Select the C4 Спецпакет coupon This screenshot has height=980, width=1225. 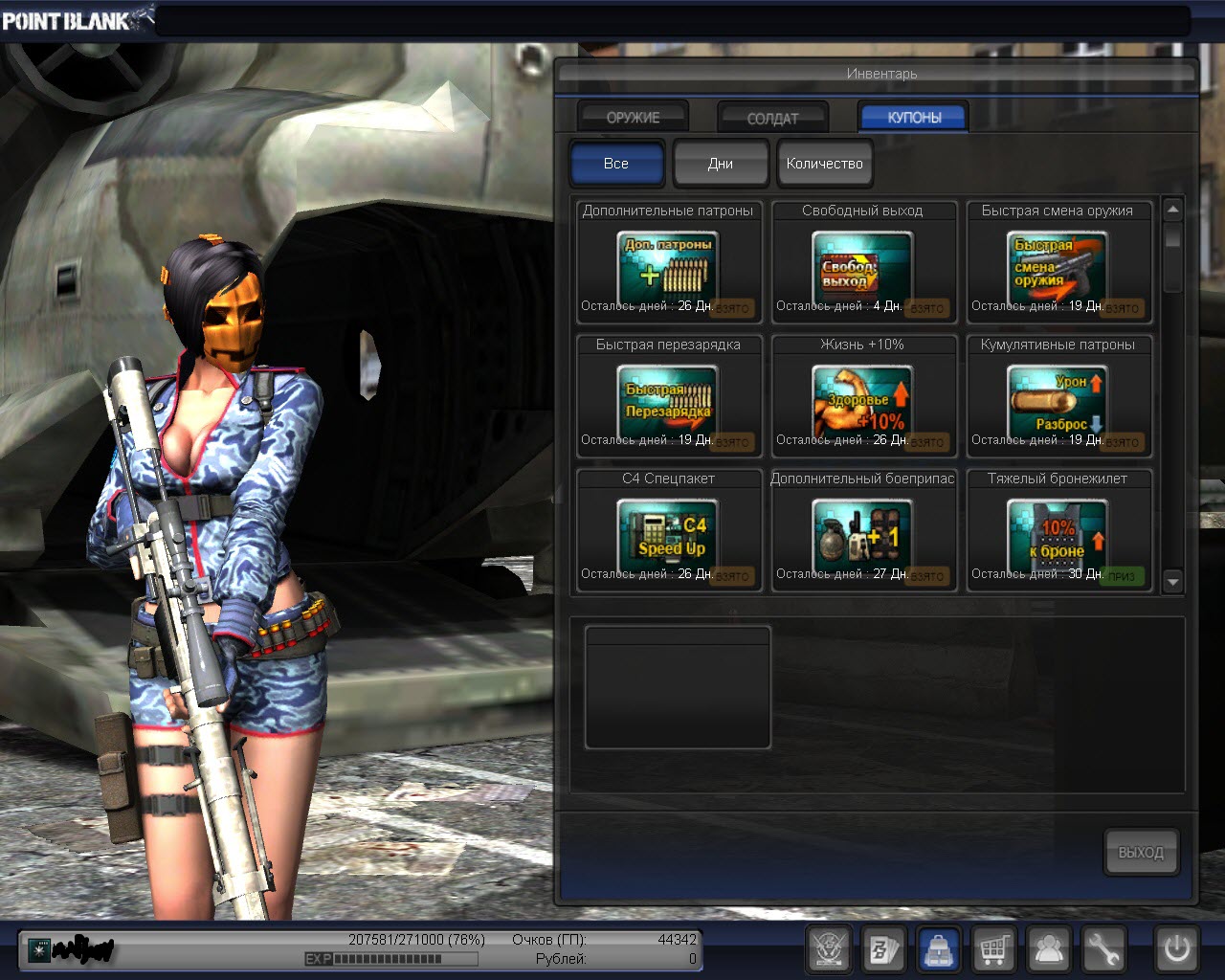pyautogui.click(x=668, y=531)
